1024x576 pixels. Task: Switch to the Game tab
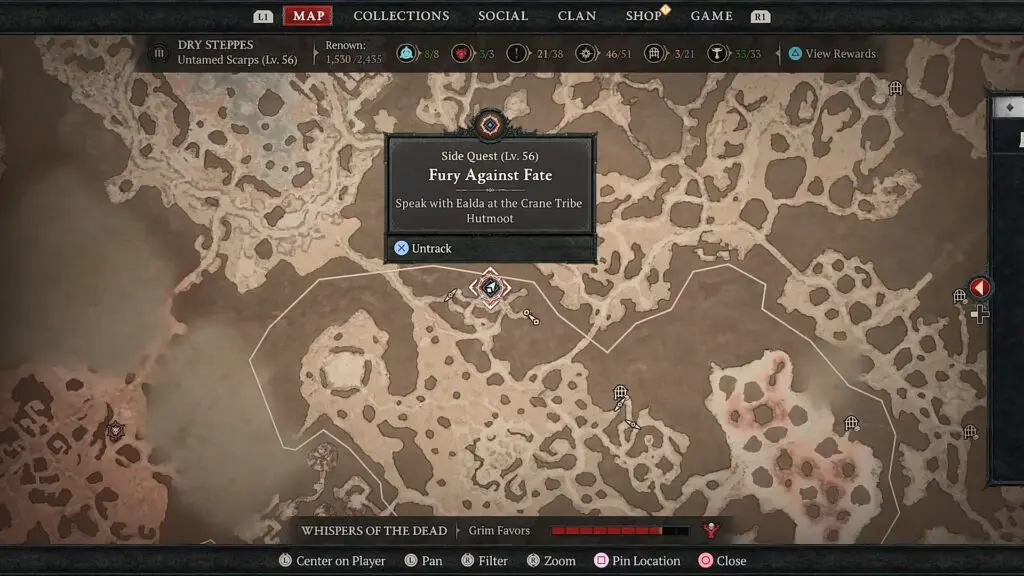(x=712, y=16)
